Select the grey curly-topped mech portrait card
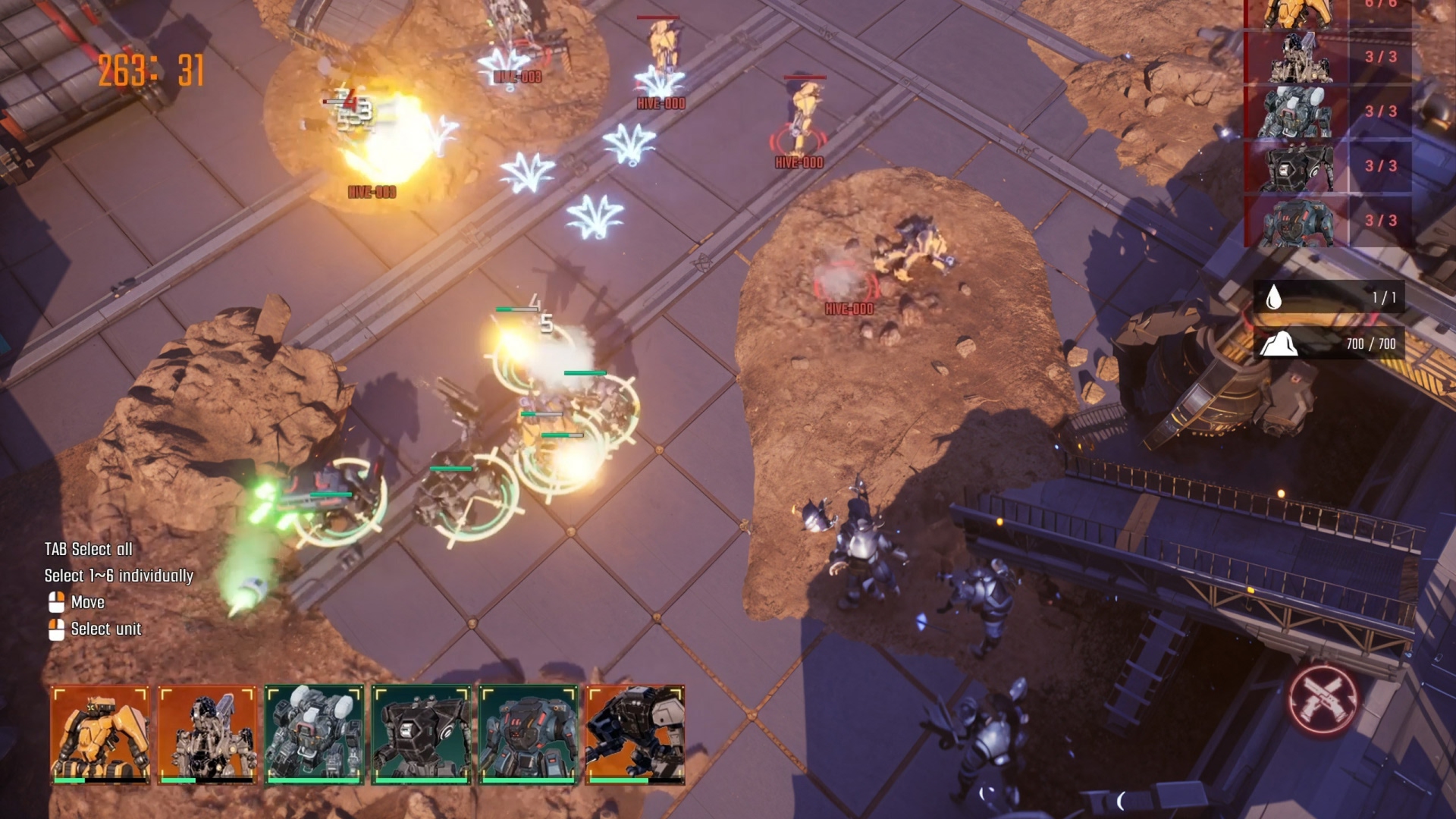Image resolution: width=1456 pixels, height=819 pixels. pos(207,734)
